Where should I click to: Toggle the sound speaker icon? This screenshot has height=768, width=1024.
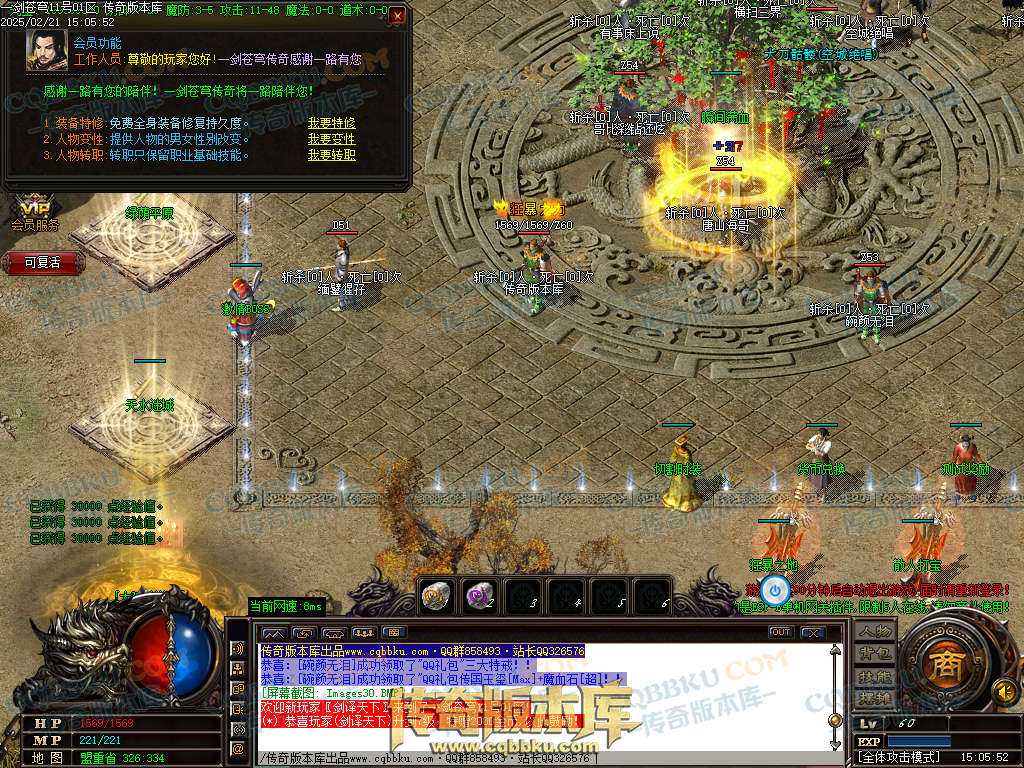[x=1003, y=690]
